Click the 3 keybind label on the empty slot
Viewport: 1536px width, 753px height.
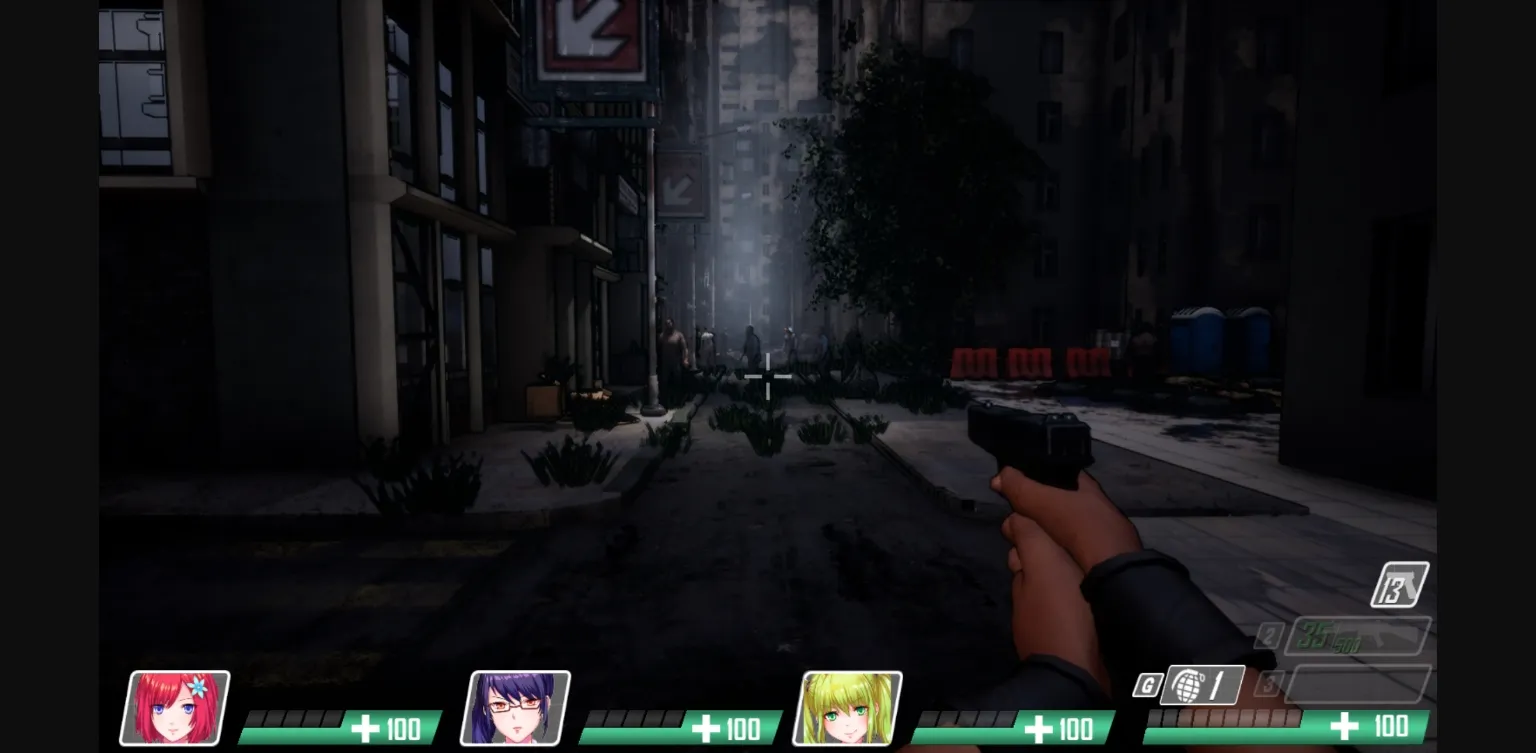(x=1271, y=684)
